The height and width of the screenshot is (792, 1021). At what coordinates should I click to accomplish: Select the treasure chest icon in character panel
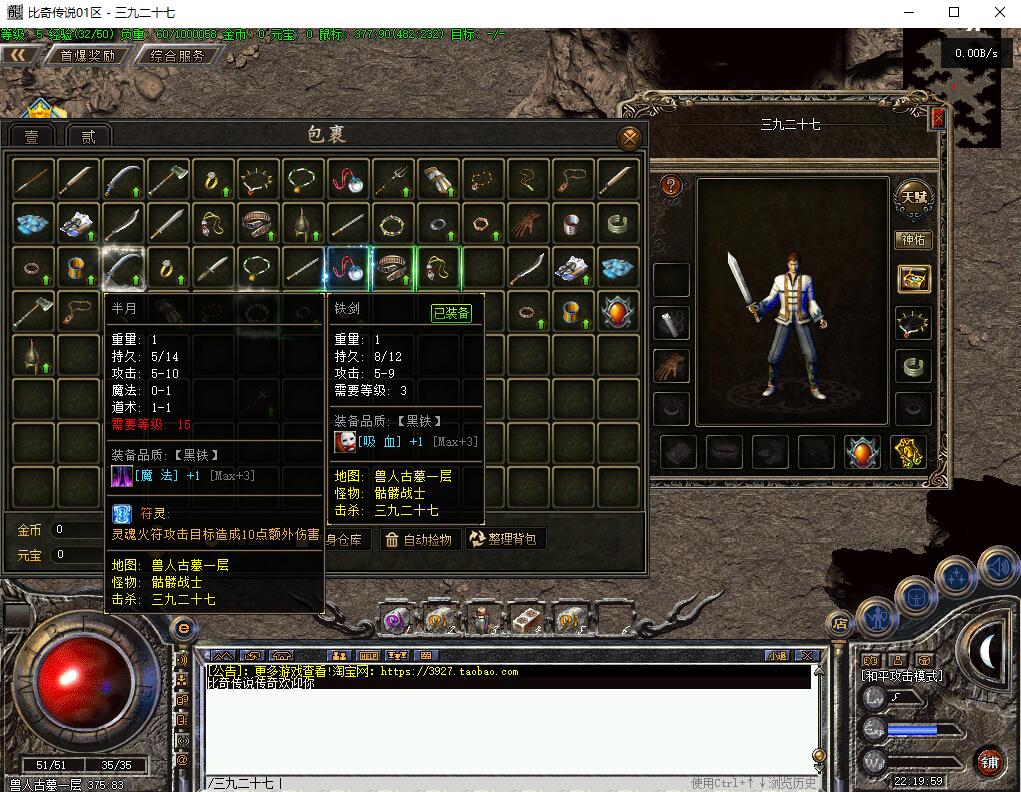(x=913, y=279)
